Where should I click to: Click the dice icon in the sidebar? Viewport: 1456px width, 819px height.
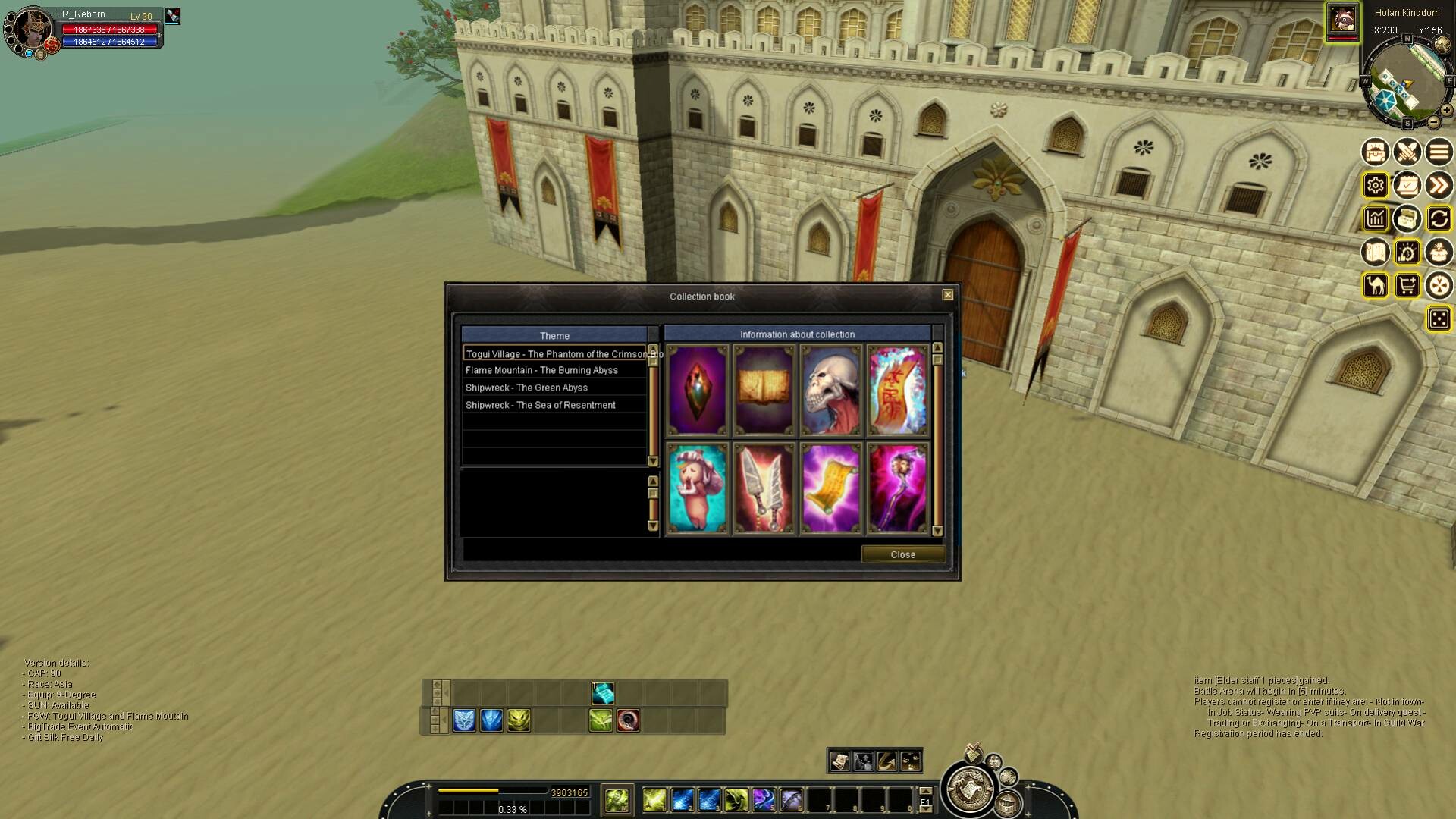1439,319
